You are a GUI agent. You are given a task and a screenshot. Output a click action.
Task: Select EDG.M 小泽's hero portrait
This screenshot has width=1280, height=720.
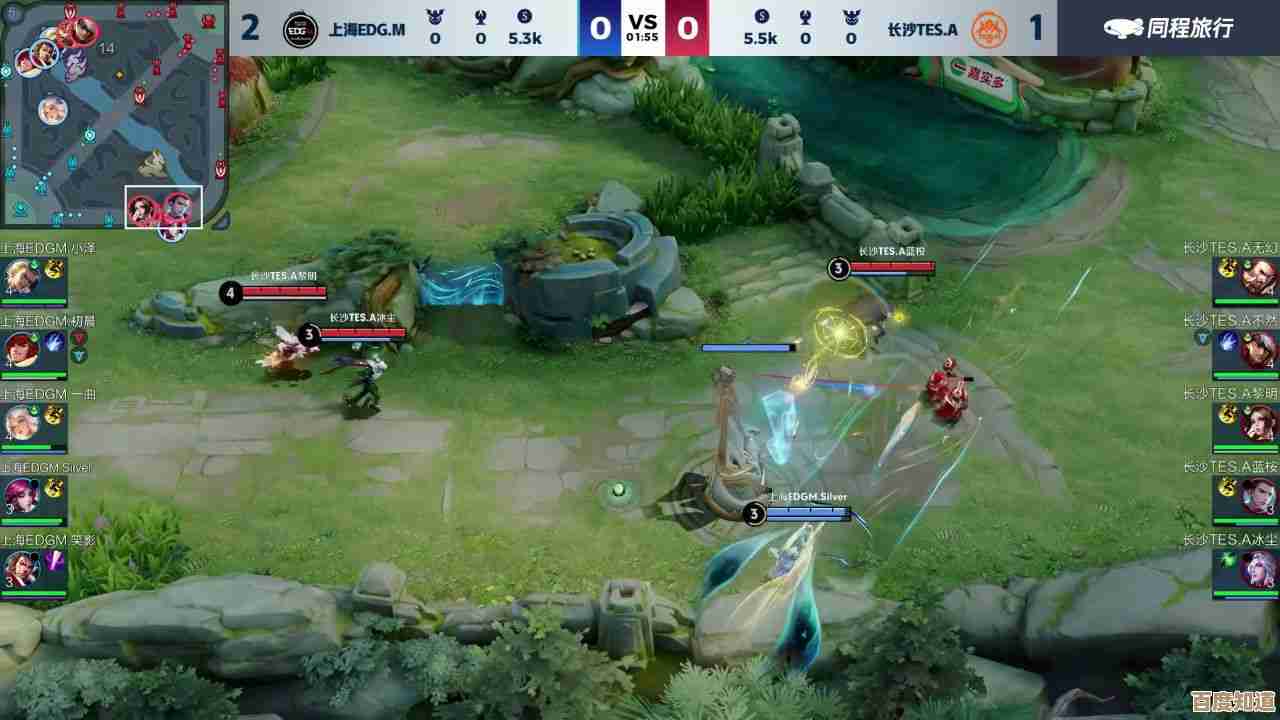coord(19,275)
